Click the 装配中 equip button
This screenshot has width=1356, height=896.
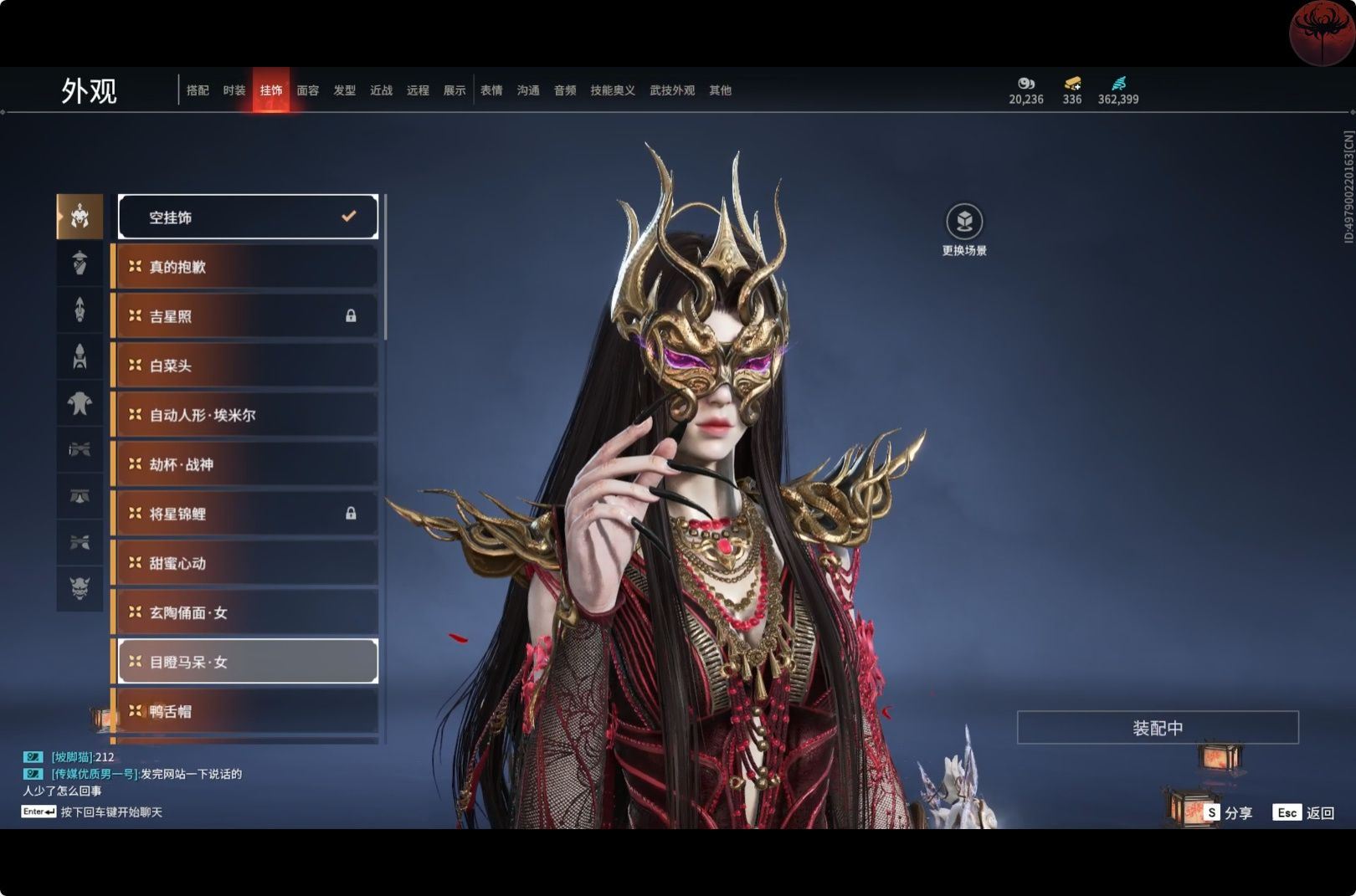1158,728
